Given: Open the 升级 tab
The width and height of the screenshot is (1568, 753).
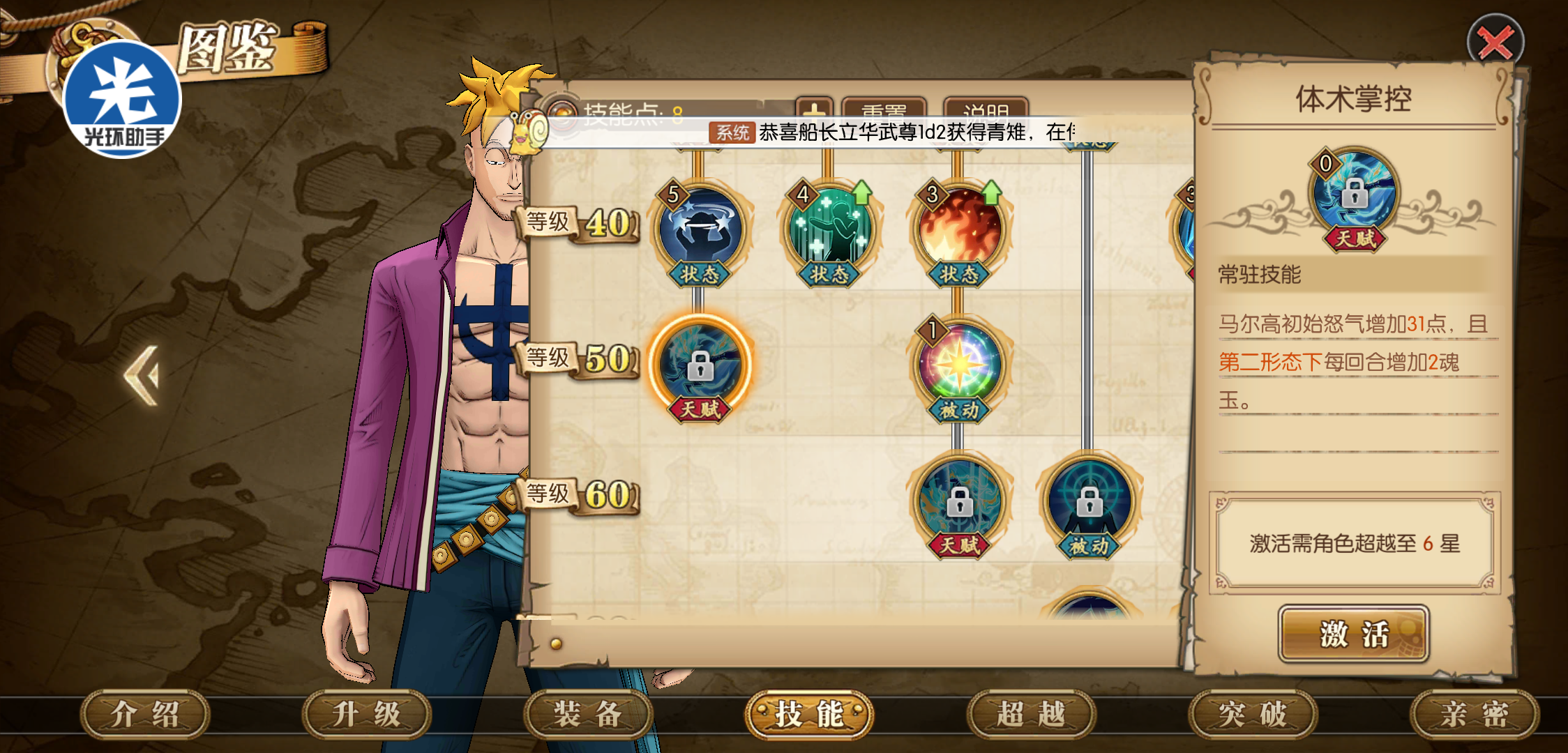Looking at the screenshot, I should (366, 714).
